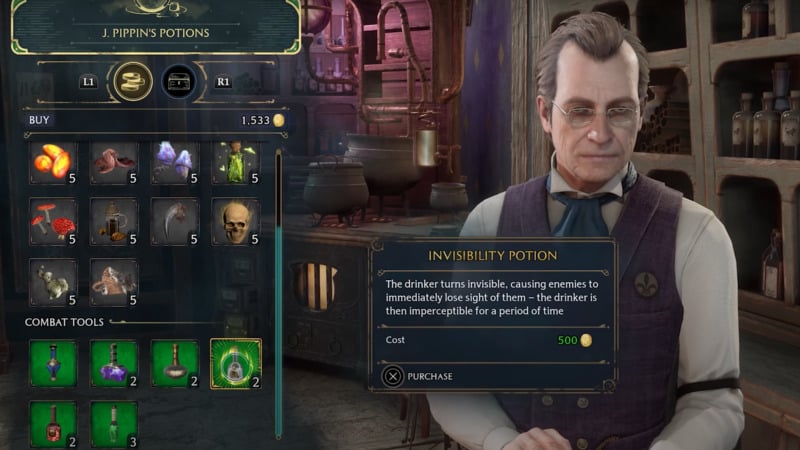Pick the green bottle ingredient

pyautogui.click(x=236, y=163)
